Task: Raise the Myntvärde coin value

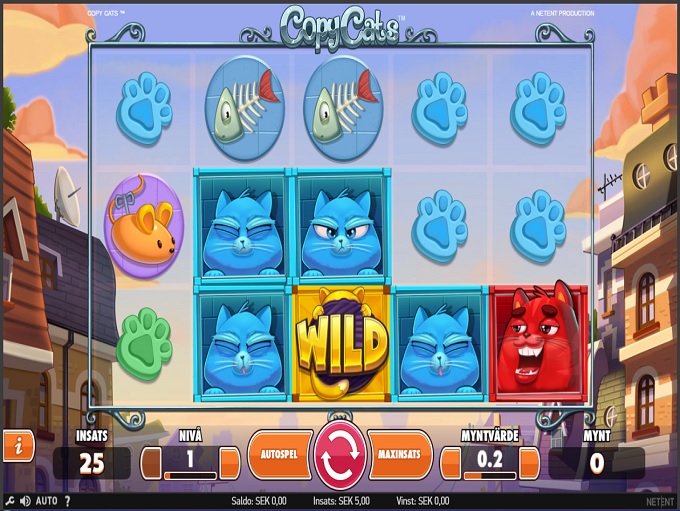Action: (x=529, y=463)
